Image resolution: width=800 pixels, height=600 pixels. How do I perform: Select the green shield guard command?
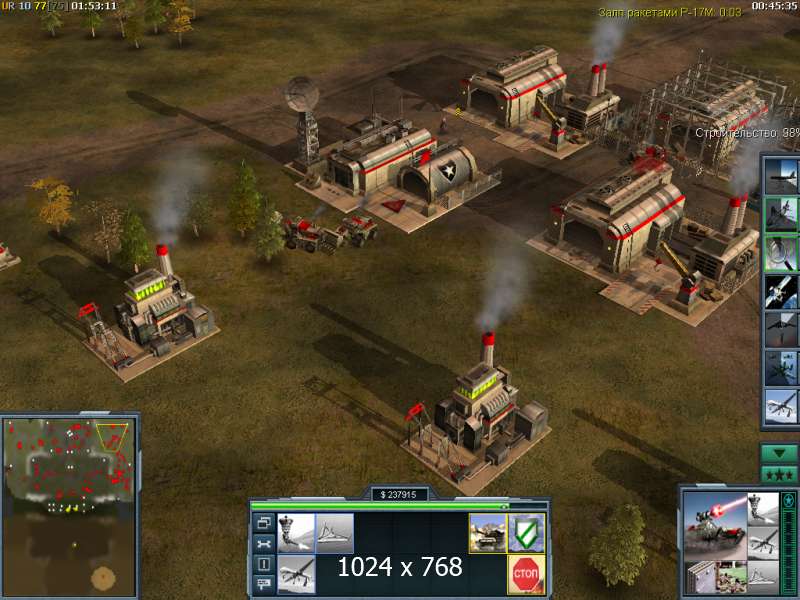click(x=526, y=533)
